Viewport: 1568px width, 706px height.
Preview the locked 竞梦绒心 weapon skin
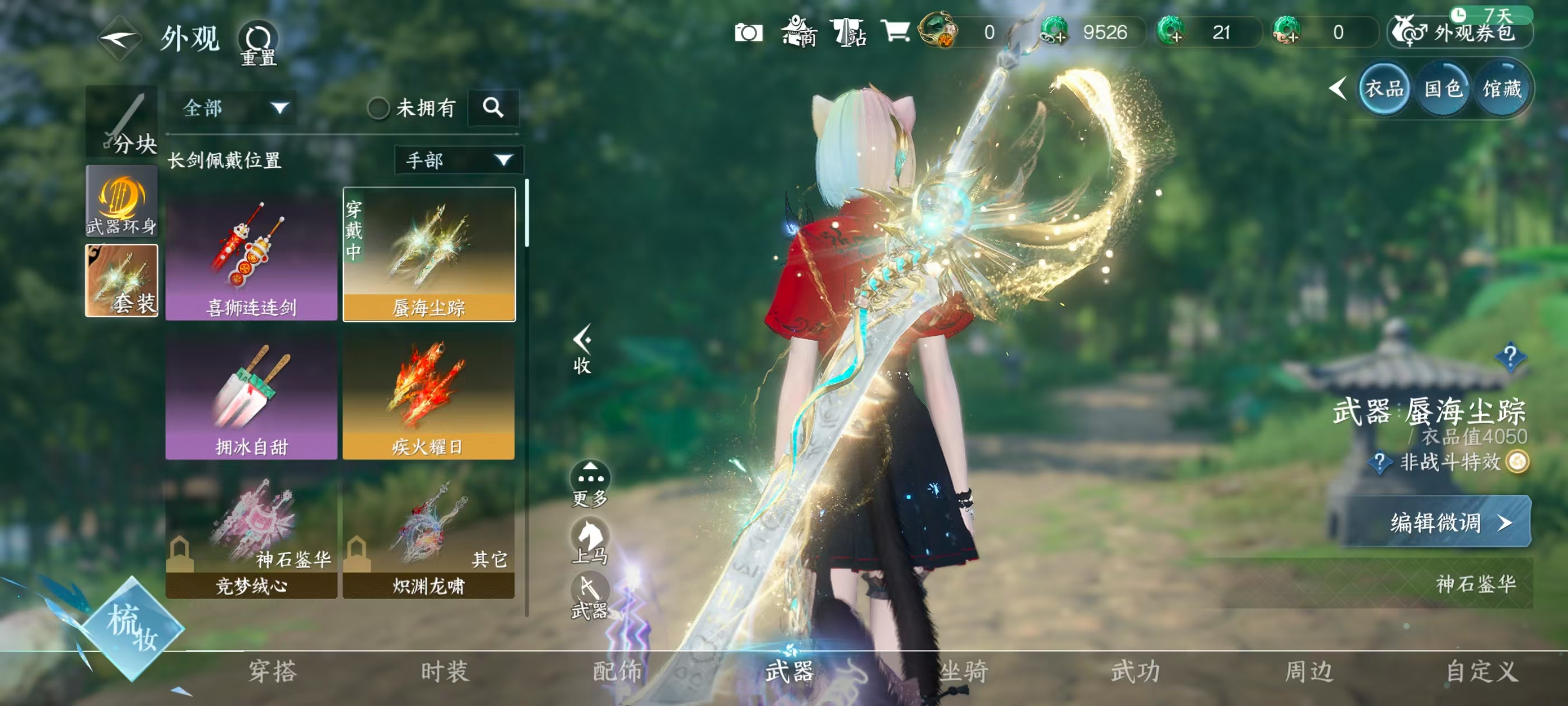coord(251,535)
